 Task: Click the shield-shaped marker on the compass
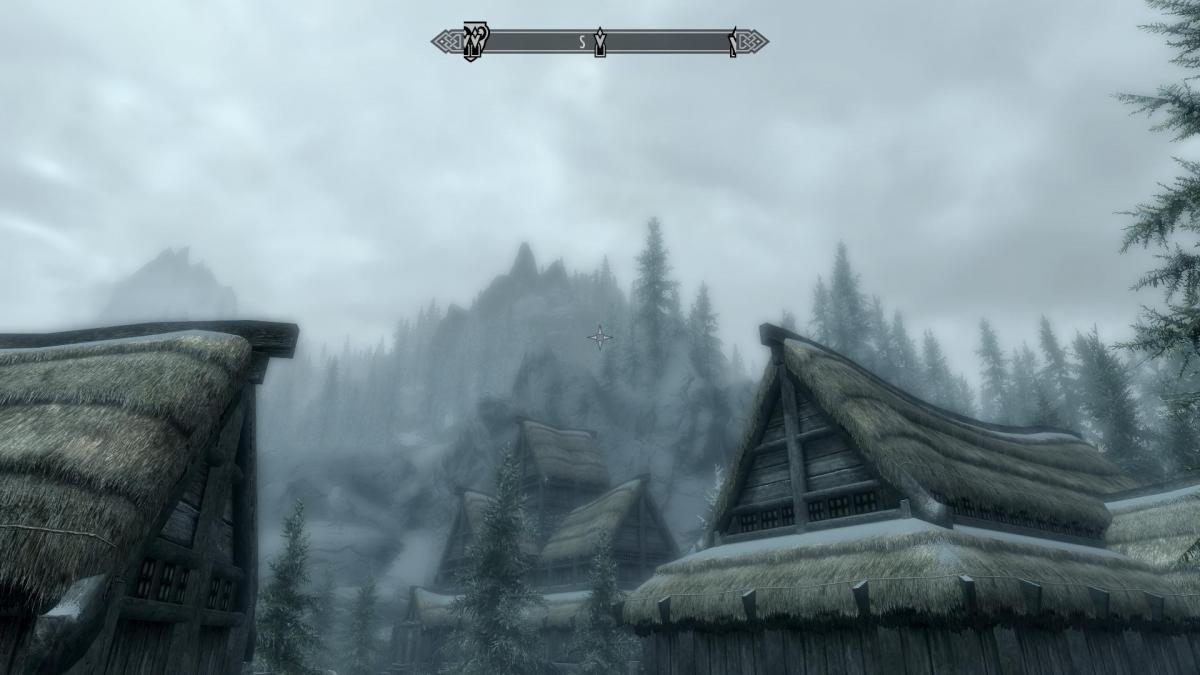(x=472, y=42)
